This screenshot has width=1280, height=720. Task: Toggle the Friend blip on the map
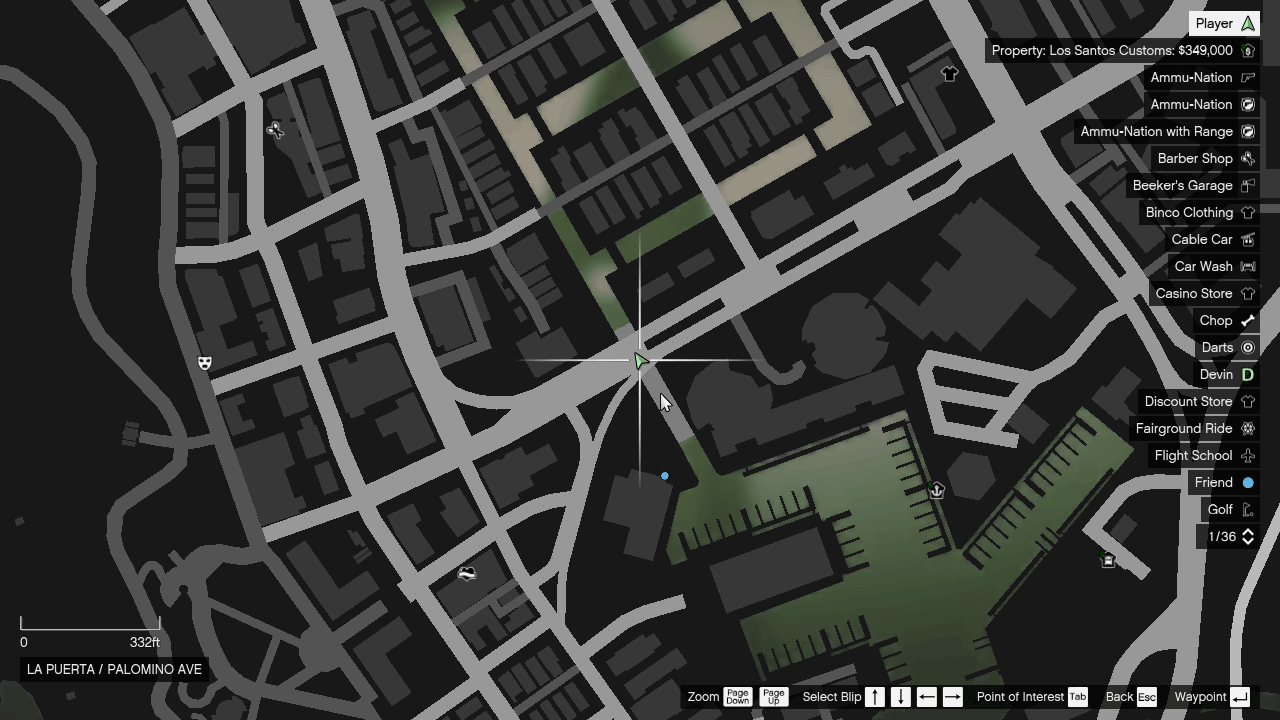tap(1248, 482)
